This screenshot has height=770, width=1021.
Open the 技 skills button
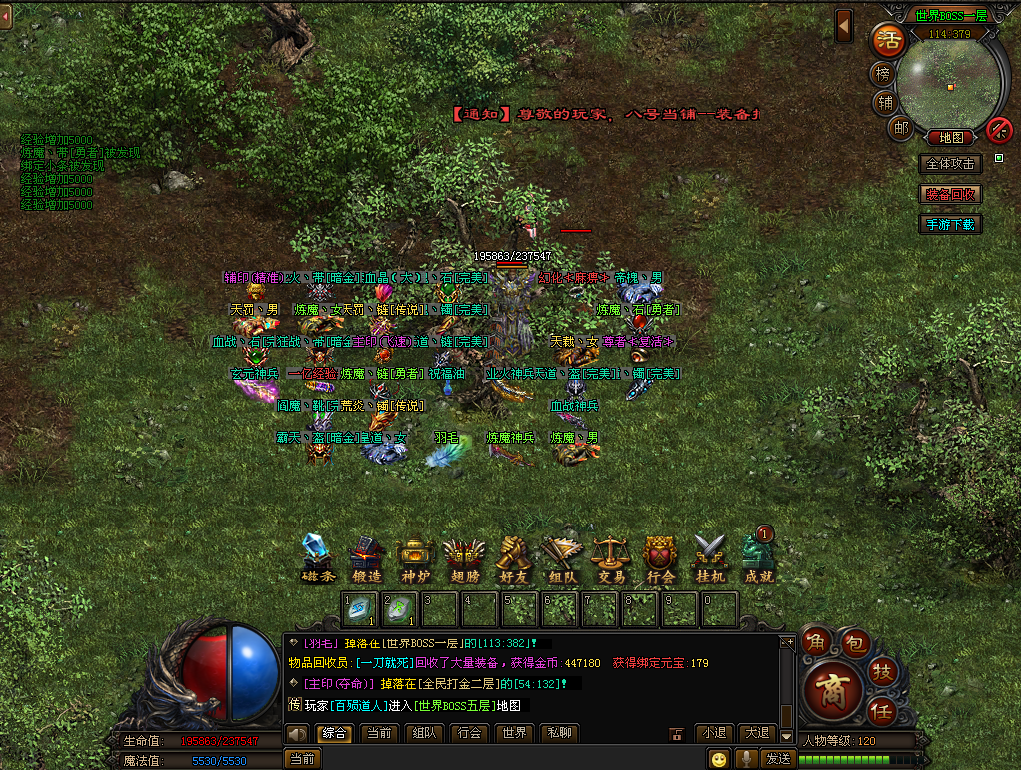tap(883, 670)
